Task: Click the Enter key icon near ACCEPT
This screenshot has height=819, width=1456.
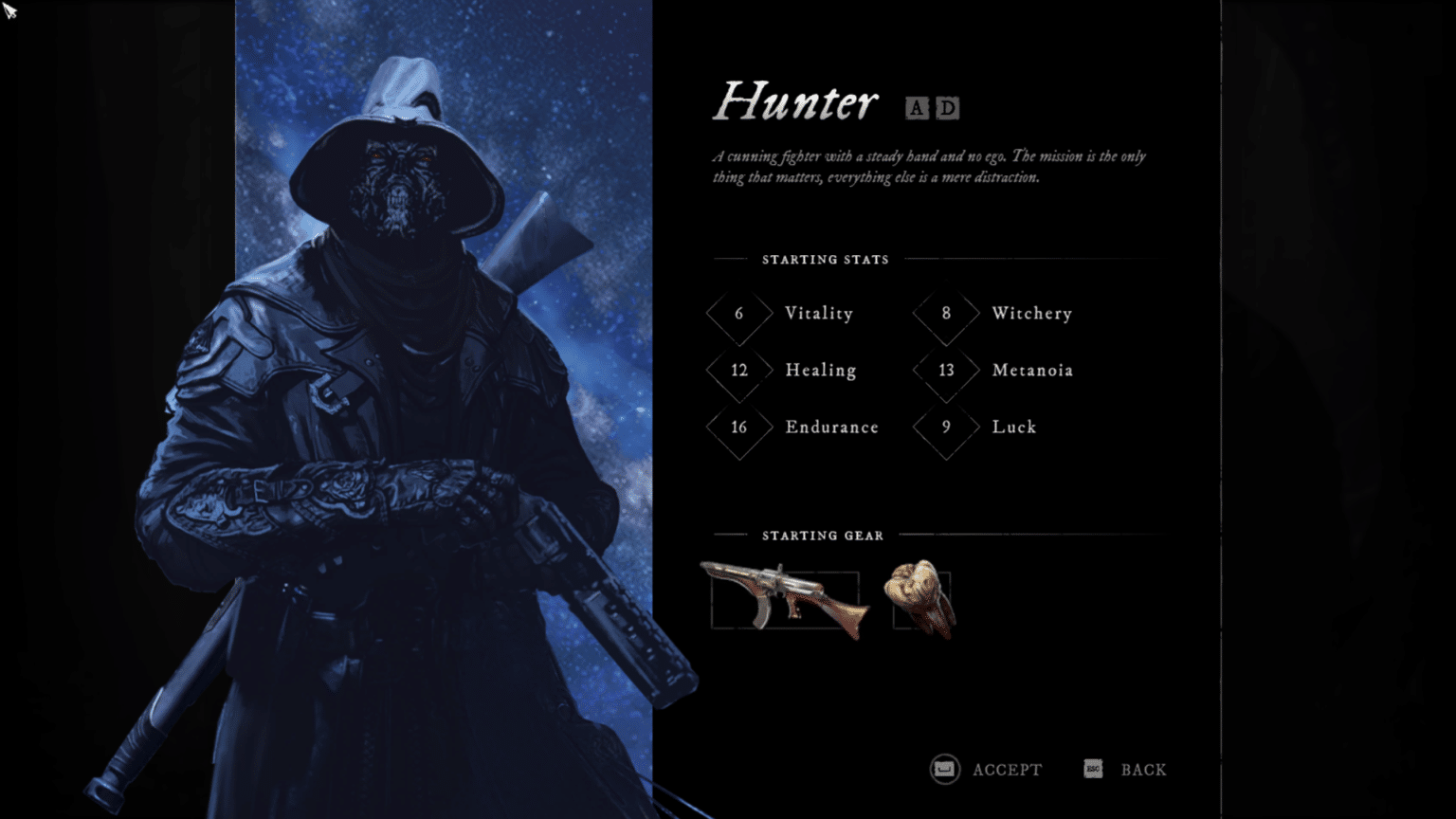Action: click(x=943, y=769)
